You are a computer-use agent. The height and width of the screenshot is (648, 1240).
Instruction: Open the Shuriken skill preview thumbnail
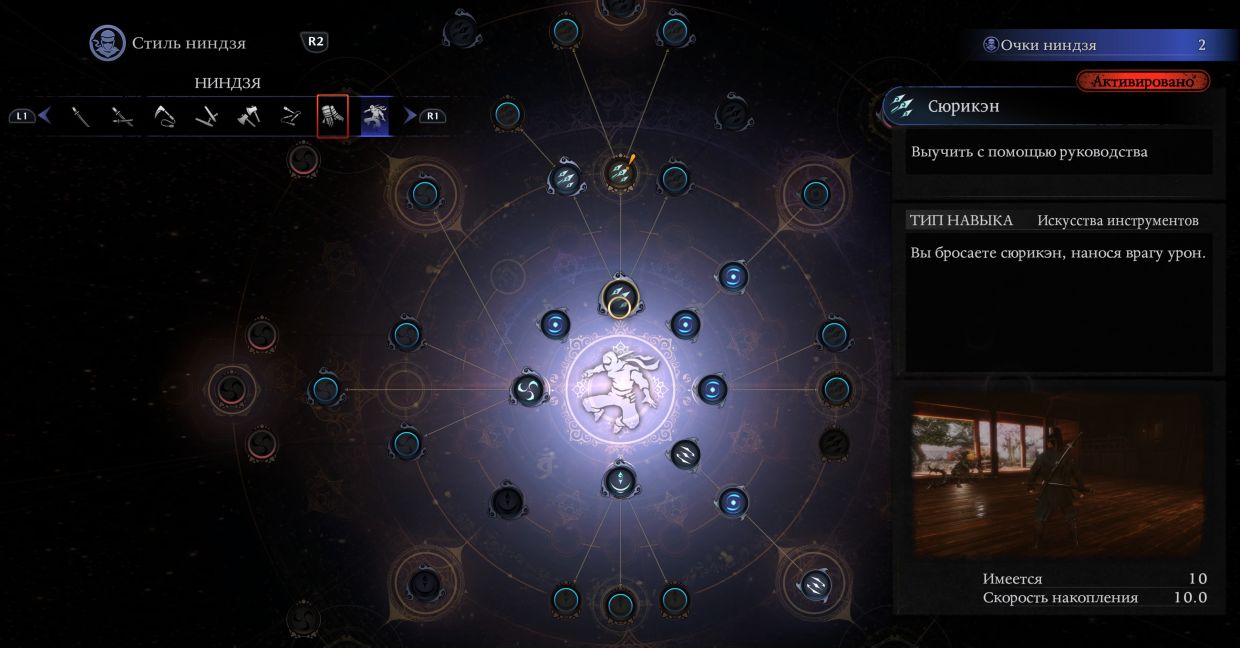[x=1058, y=473]
